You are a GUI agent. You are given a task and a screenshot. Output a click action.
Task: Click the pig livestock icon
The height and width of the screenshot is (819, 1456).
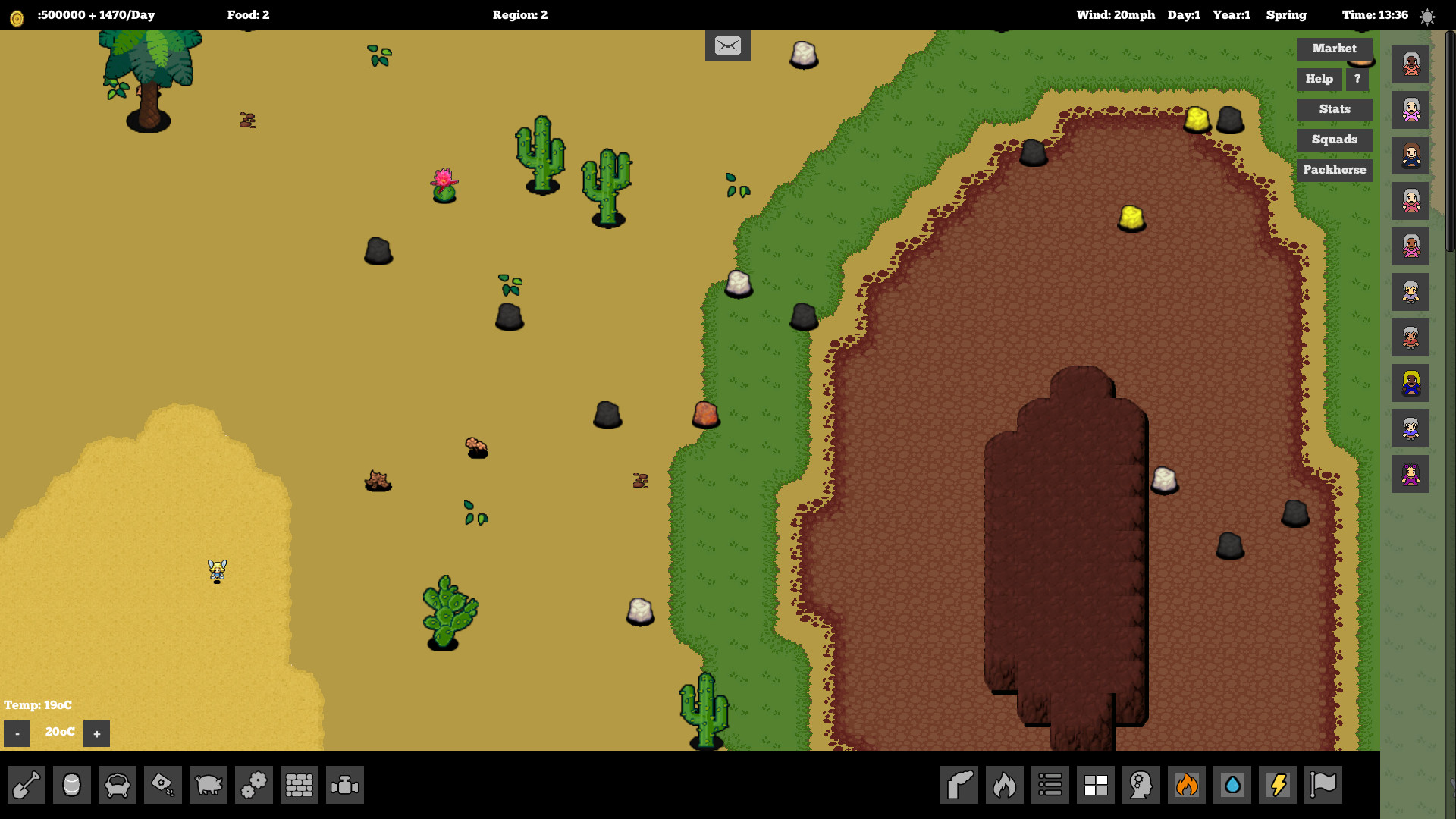[x=209, y=785]
